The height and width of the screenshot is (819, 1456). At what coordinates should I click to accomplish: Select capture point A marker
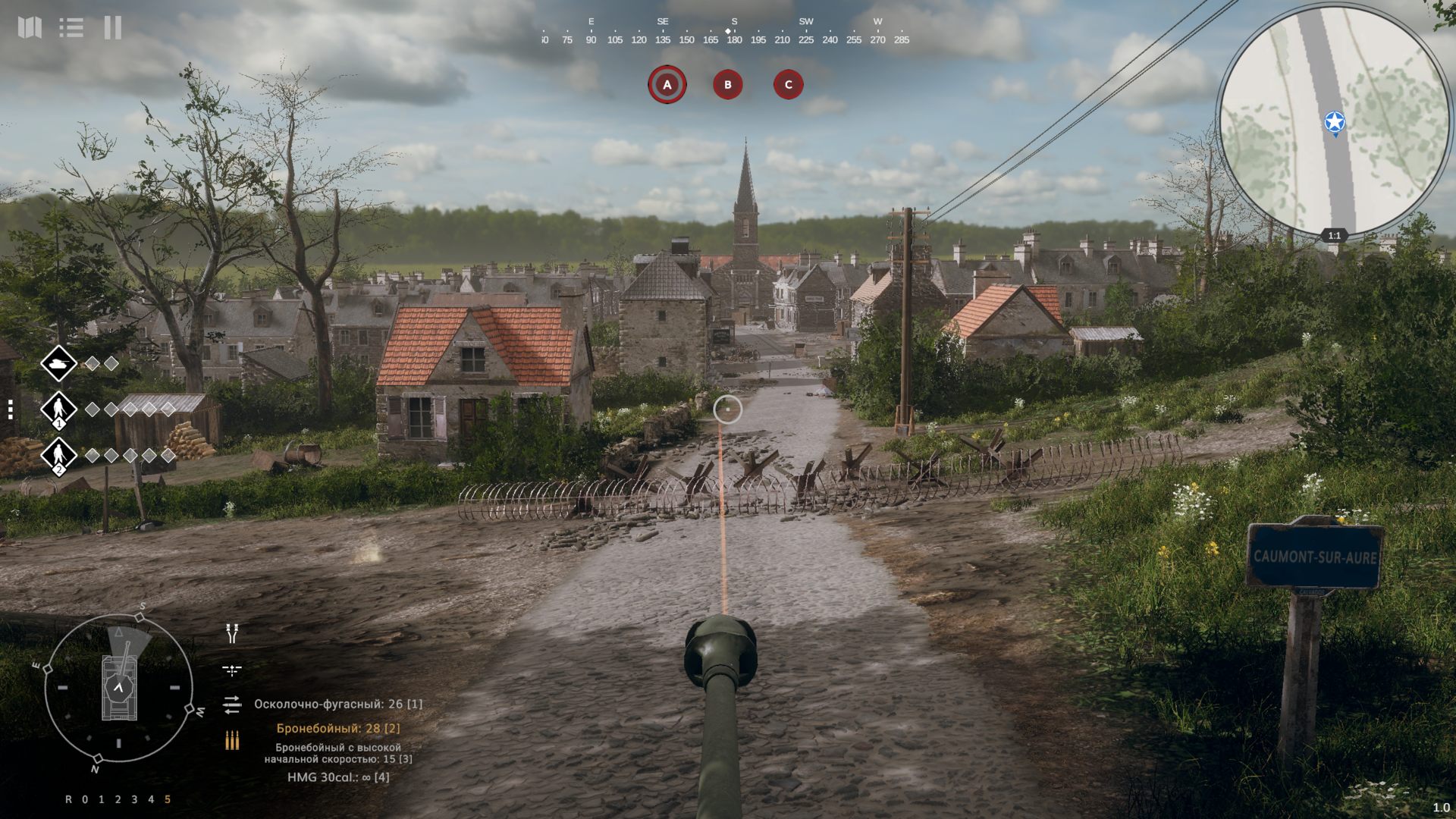667,85
